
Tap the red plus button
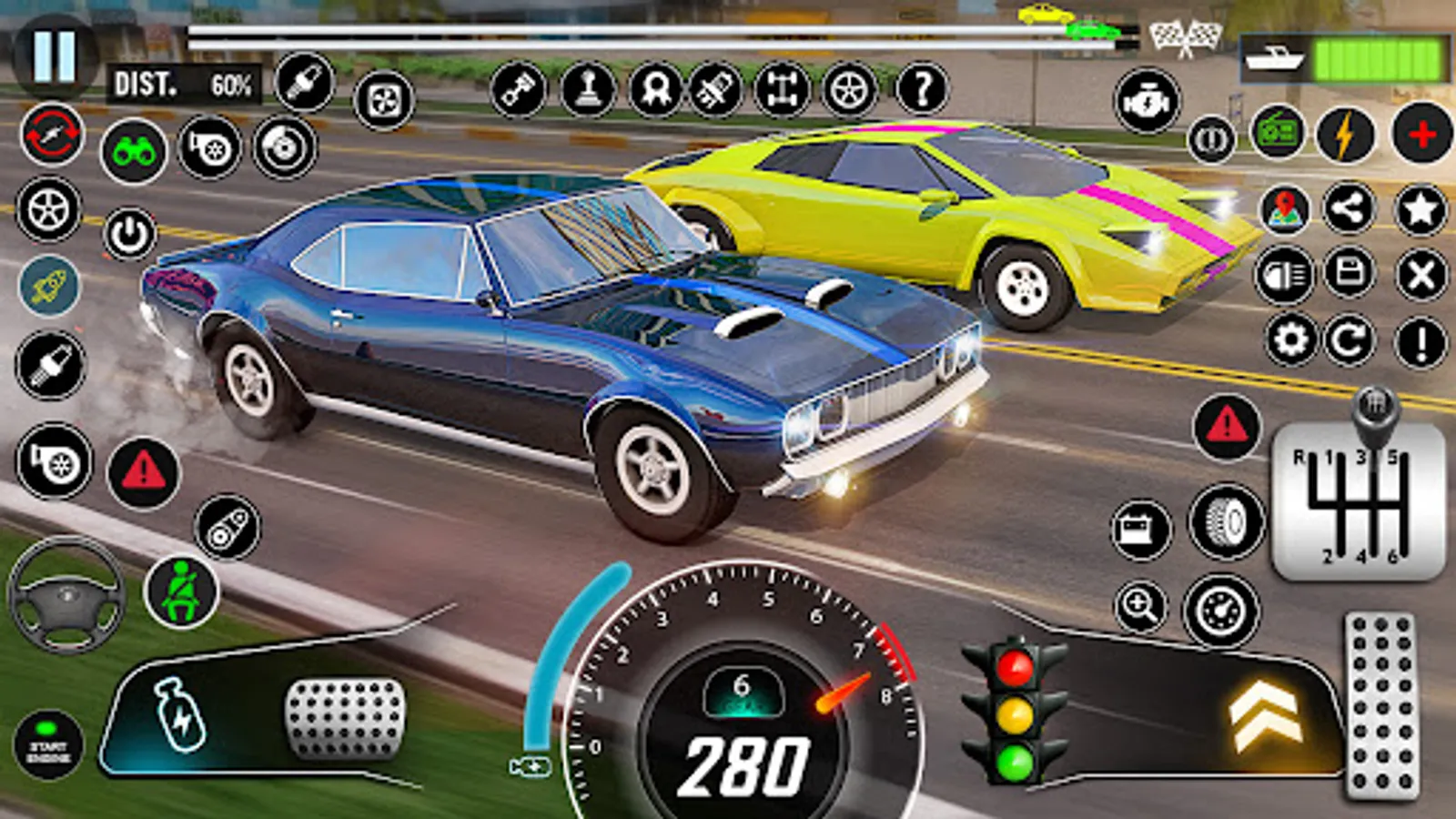1421,135
